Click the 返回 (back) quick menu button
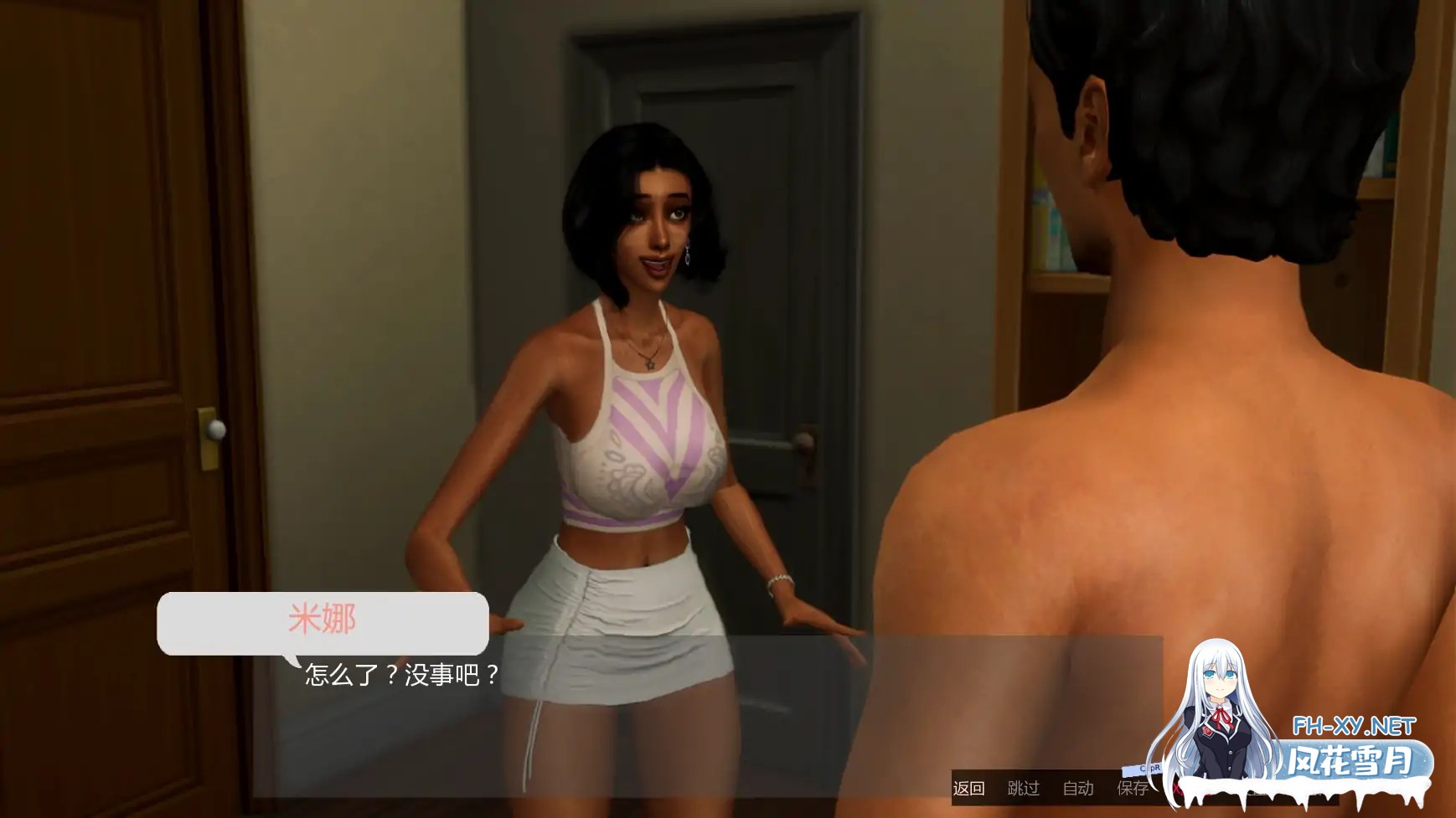Image resolution: width=1456 pixels, height=818 pixels. coord(968,788)
